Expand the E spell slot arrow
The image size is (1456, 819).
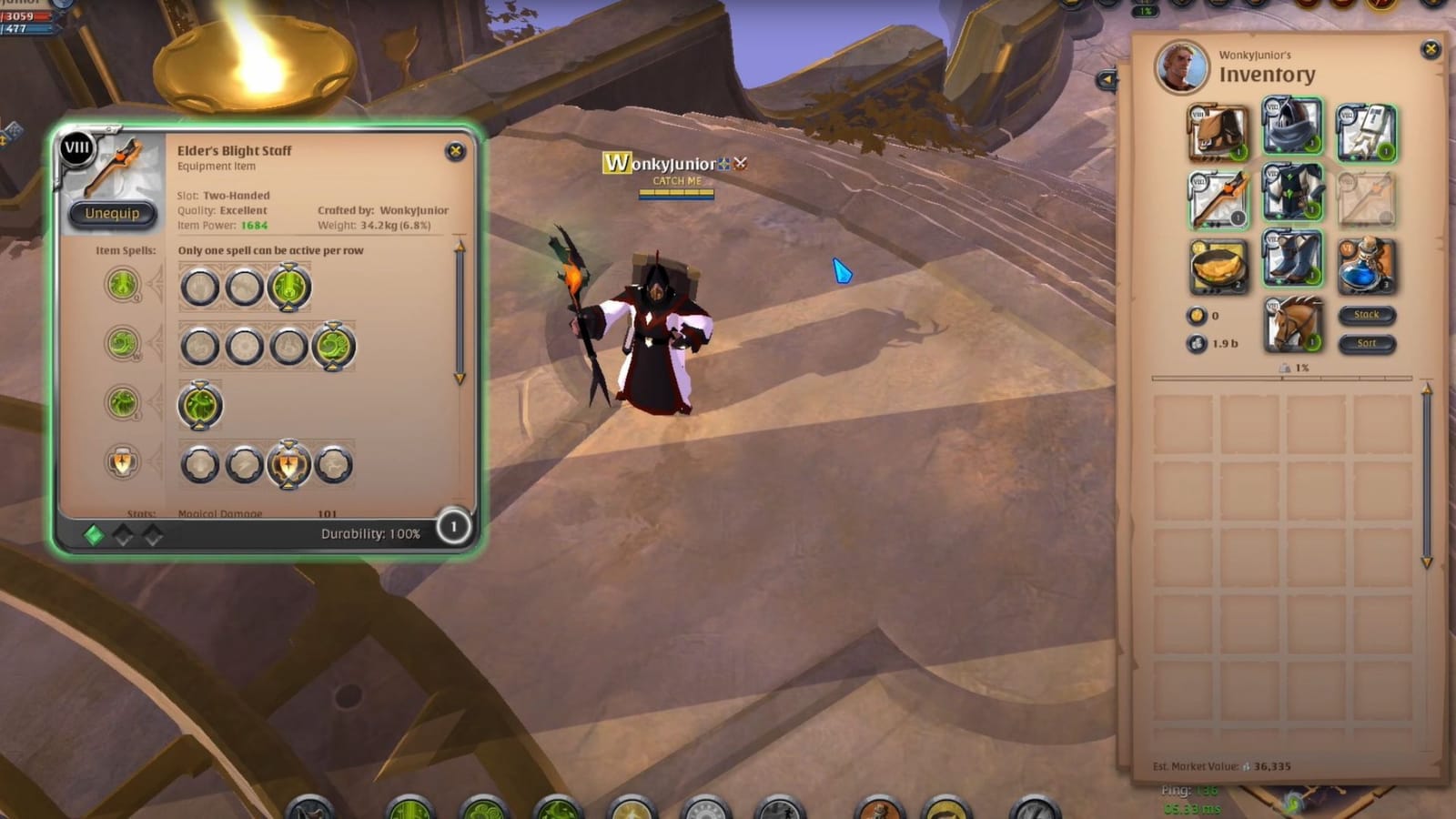(199, 426)
